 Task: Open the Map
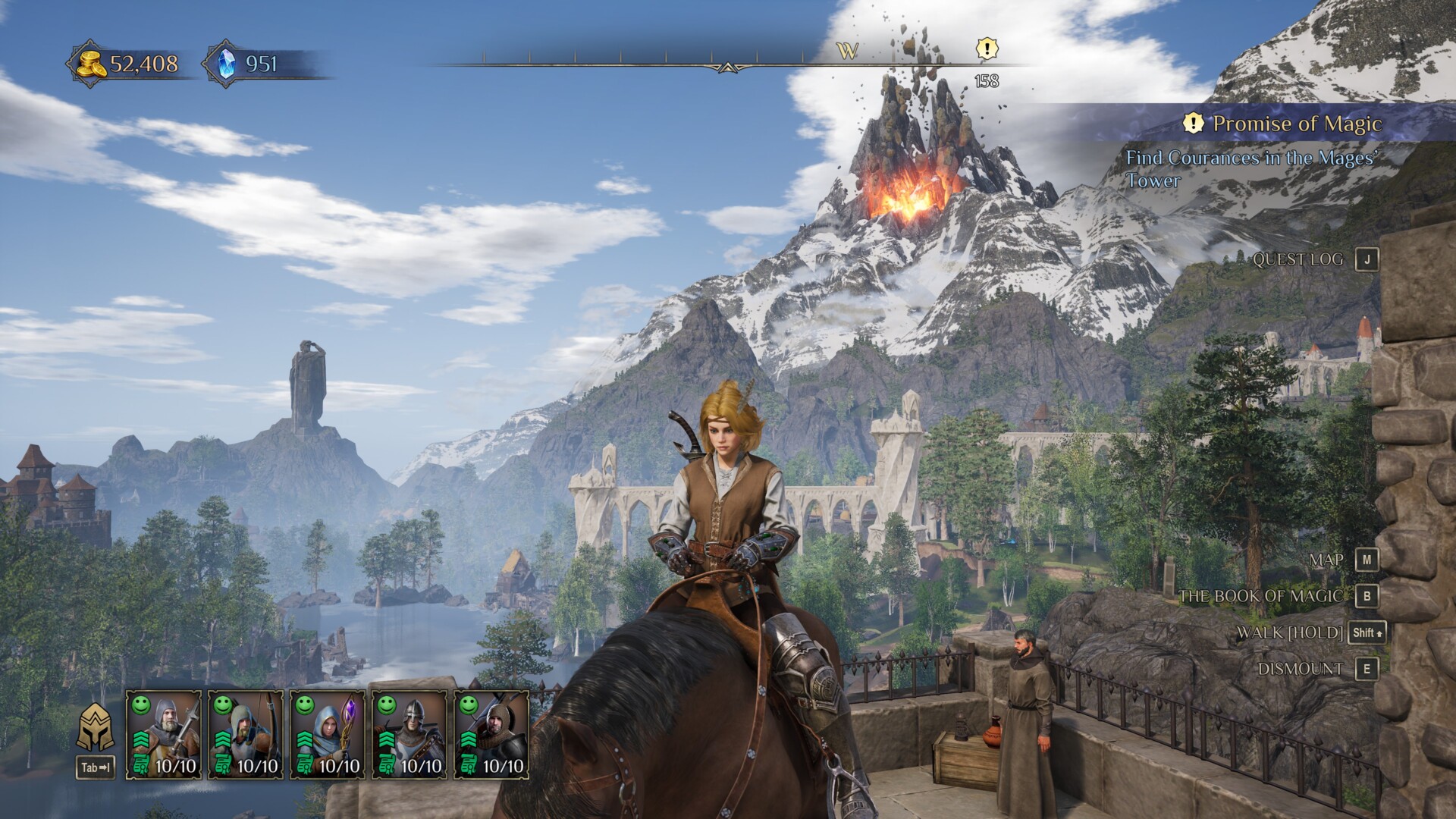tap(1326, 560)
